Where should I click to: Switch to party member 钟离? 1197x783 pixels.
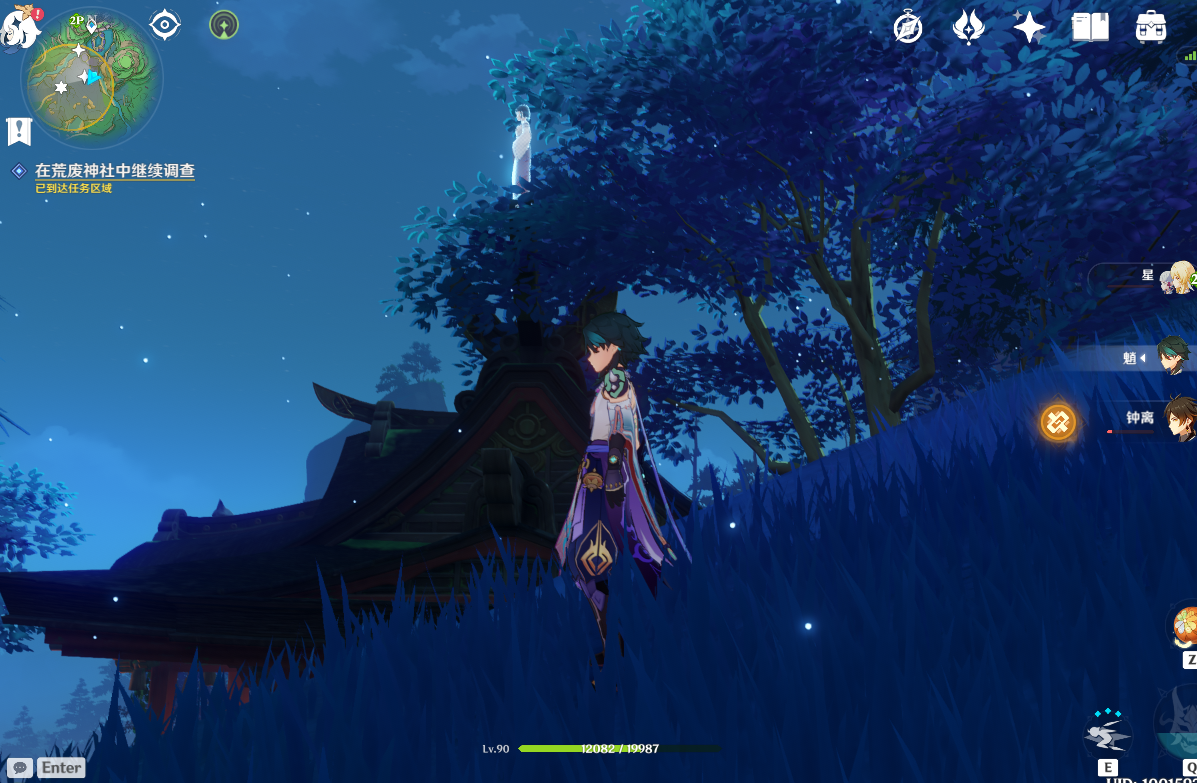(x=1177, y=417)
